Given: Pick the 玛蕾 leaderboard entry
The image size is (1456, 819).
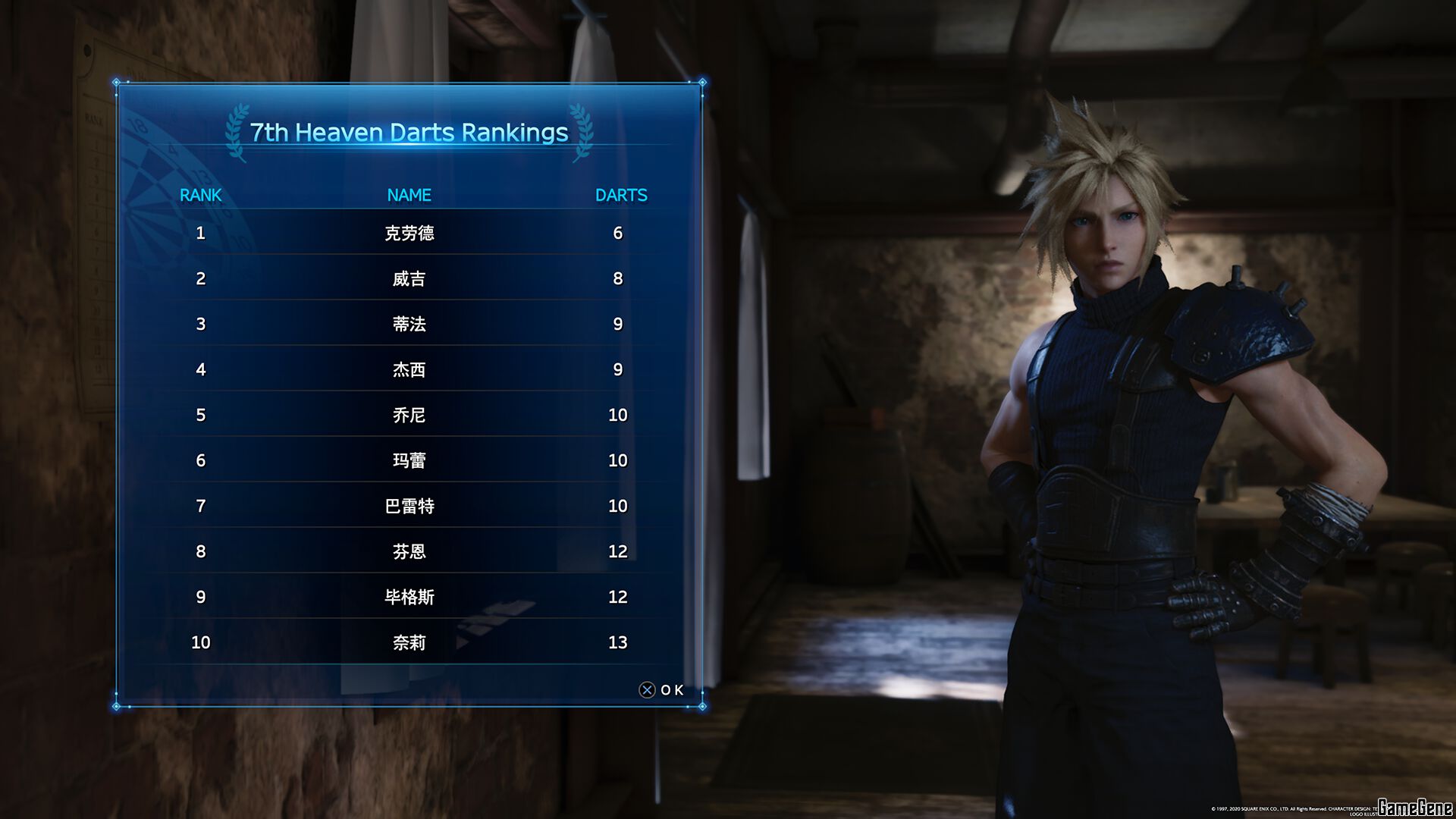Looking at the screenshot, I should 409,460.
